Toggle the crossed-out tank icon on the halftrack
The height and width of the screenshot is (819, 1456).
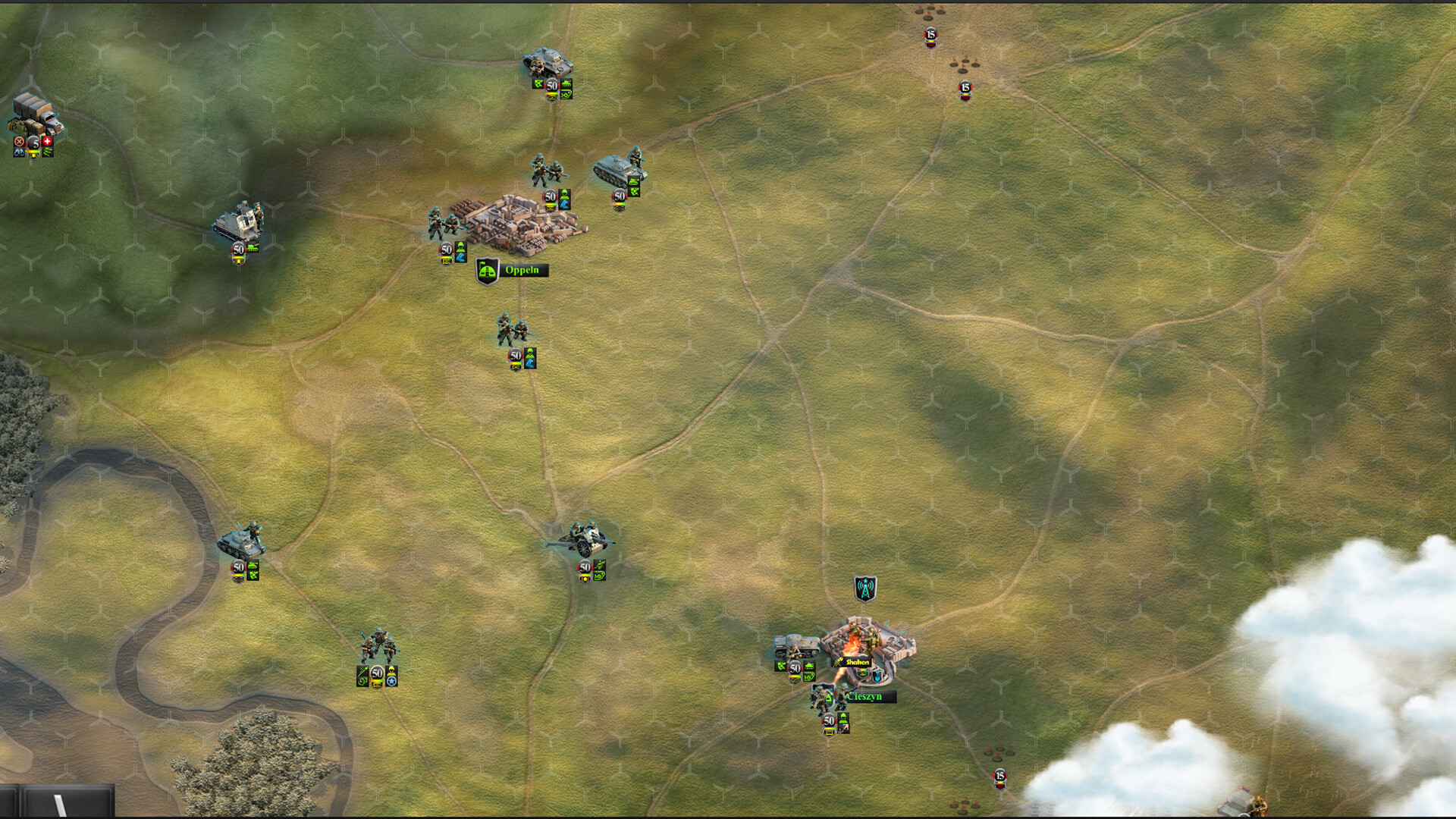pos(809,666)
